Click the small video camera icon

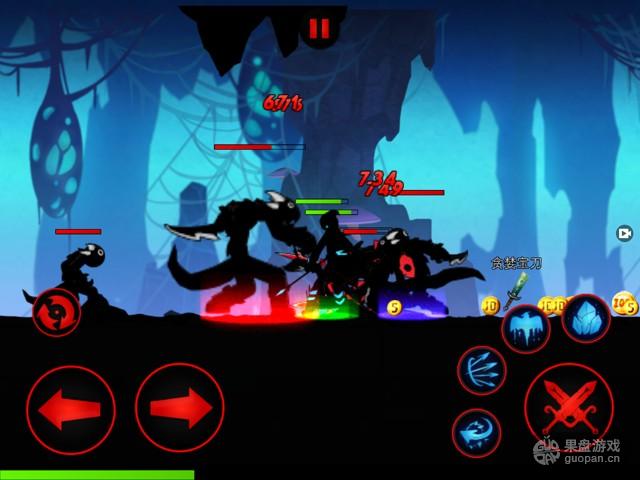click(624, 233)
